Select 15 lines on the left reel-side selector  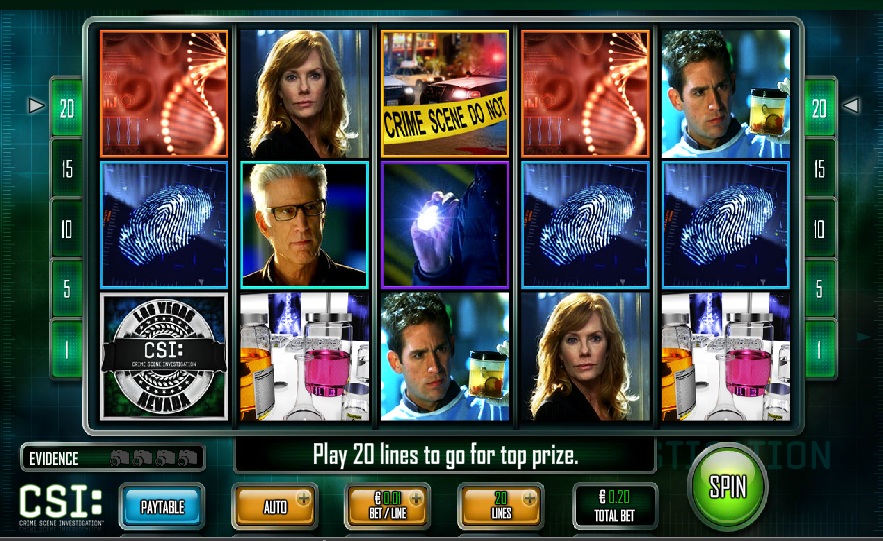pyautogui.click(x=67, y=169)
